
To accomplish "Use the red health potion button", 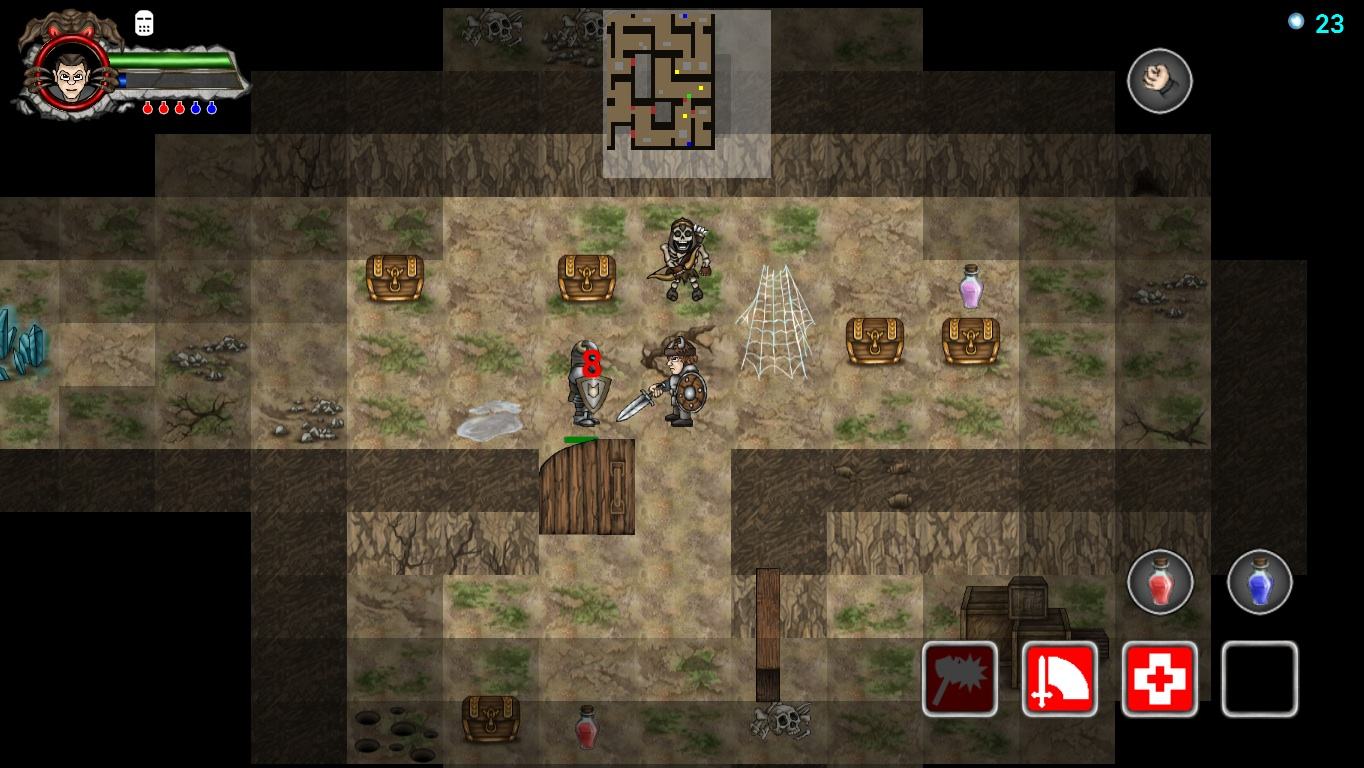I will point(1159,581).
